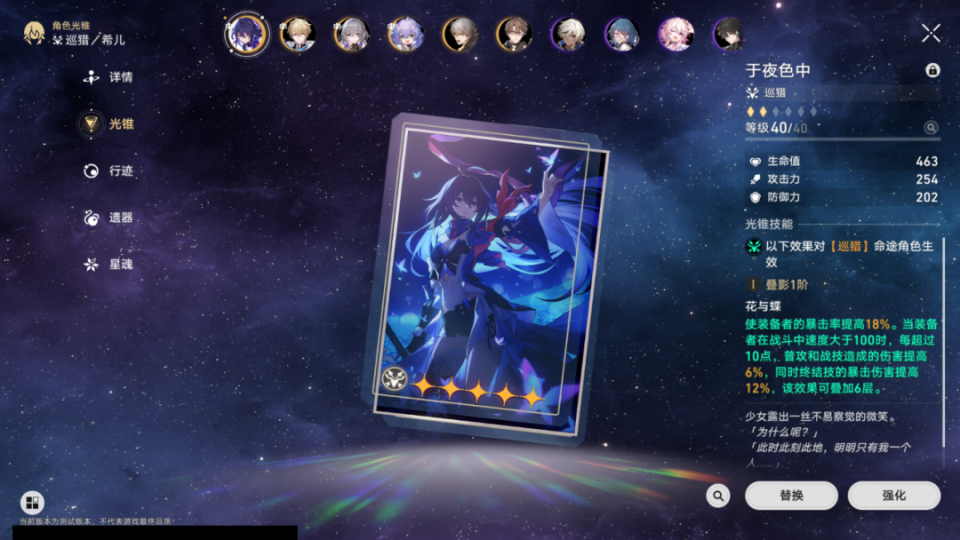The height and width of the screenshot is (540, 960).
Task: Open the four-square menu icon at bottom left
Action: [x=31, y=503]
